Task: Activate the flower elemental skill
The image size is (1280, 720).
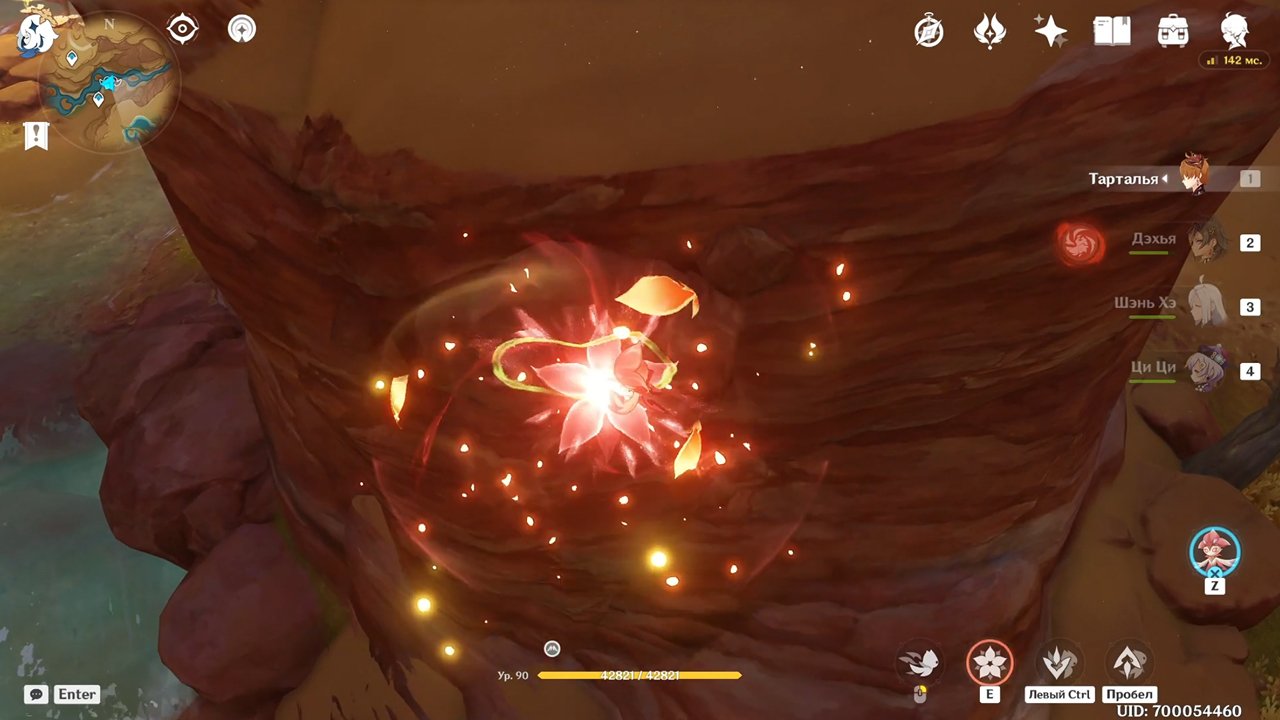Action: (x=989, y=663)
